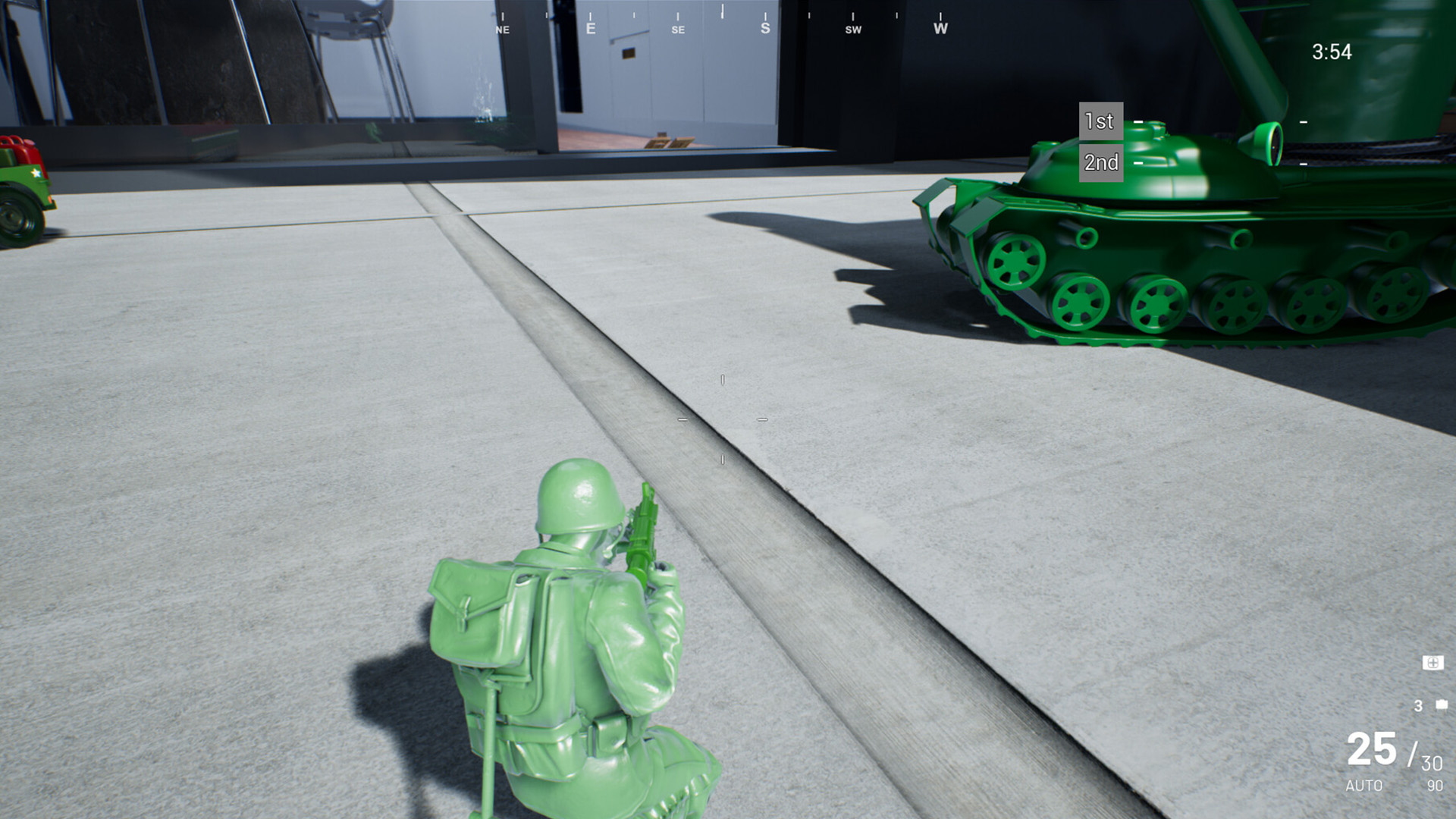Click the W compass heading marker
1456x819 pixels.
pos(940,28)
